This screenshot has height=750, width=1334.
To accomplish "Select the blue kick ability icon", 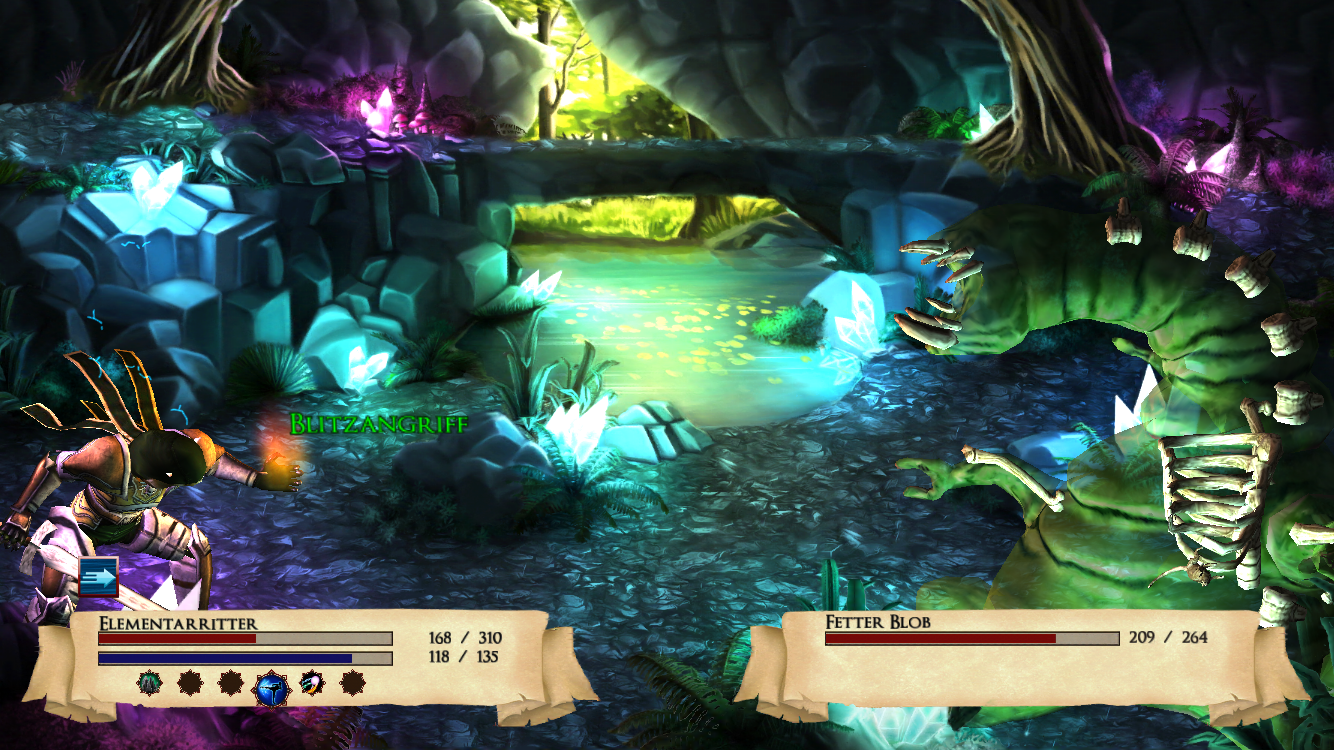I will pyautogui.click(x=271, y=688).
